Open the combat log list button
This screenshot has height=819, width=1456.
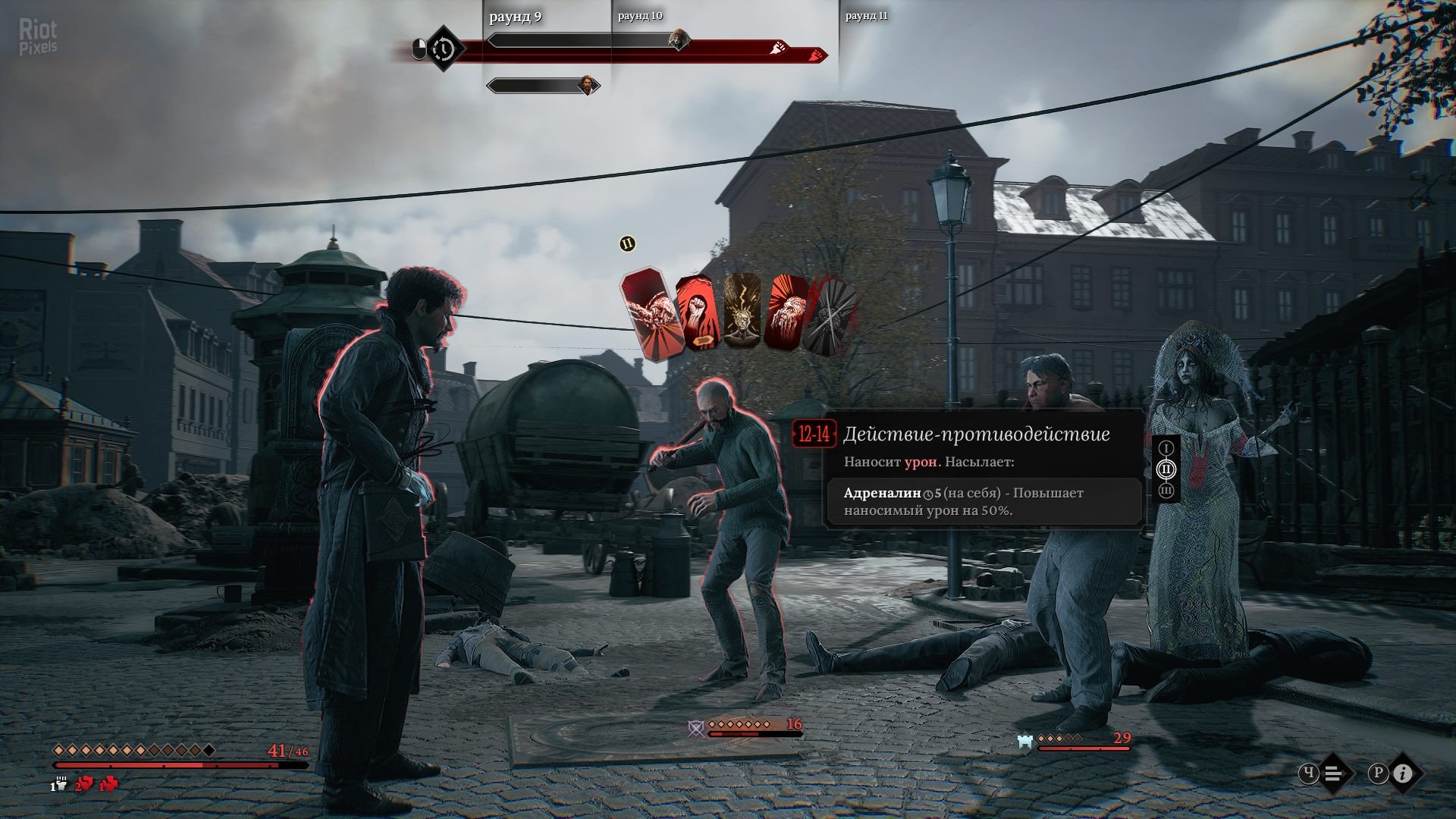[1335, 773]
